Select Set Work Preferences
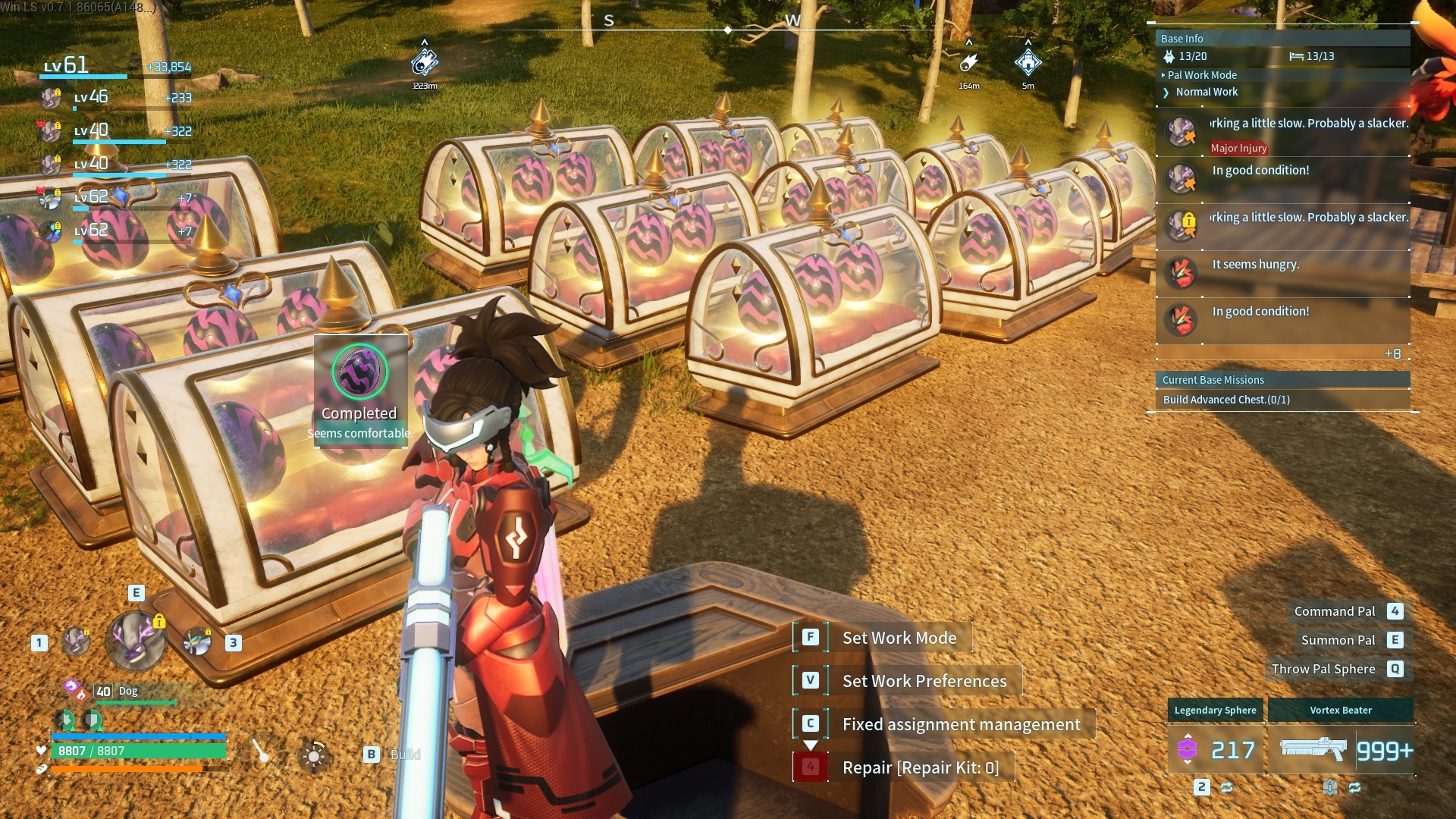Image resolution: width=1456 pixels, height=819 pixels. point(924,681)
